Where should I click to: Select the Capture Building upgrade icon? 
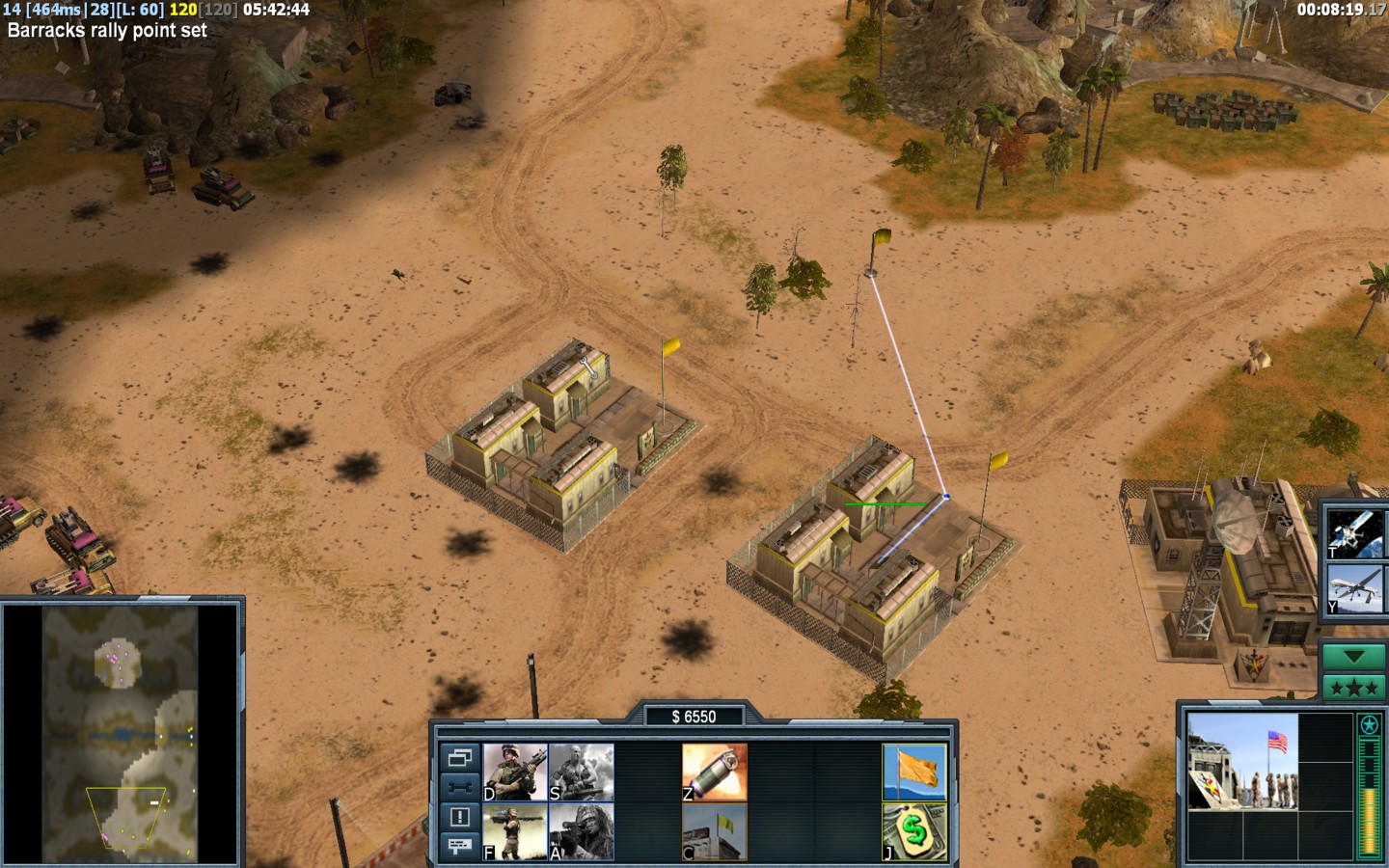(x=715, y=831)
